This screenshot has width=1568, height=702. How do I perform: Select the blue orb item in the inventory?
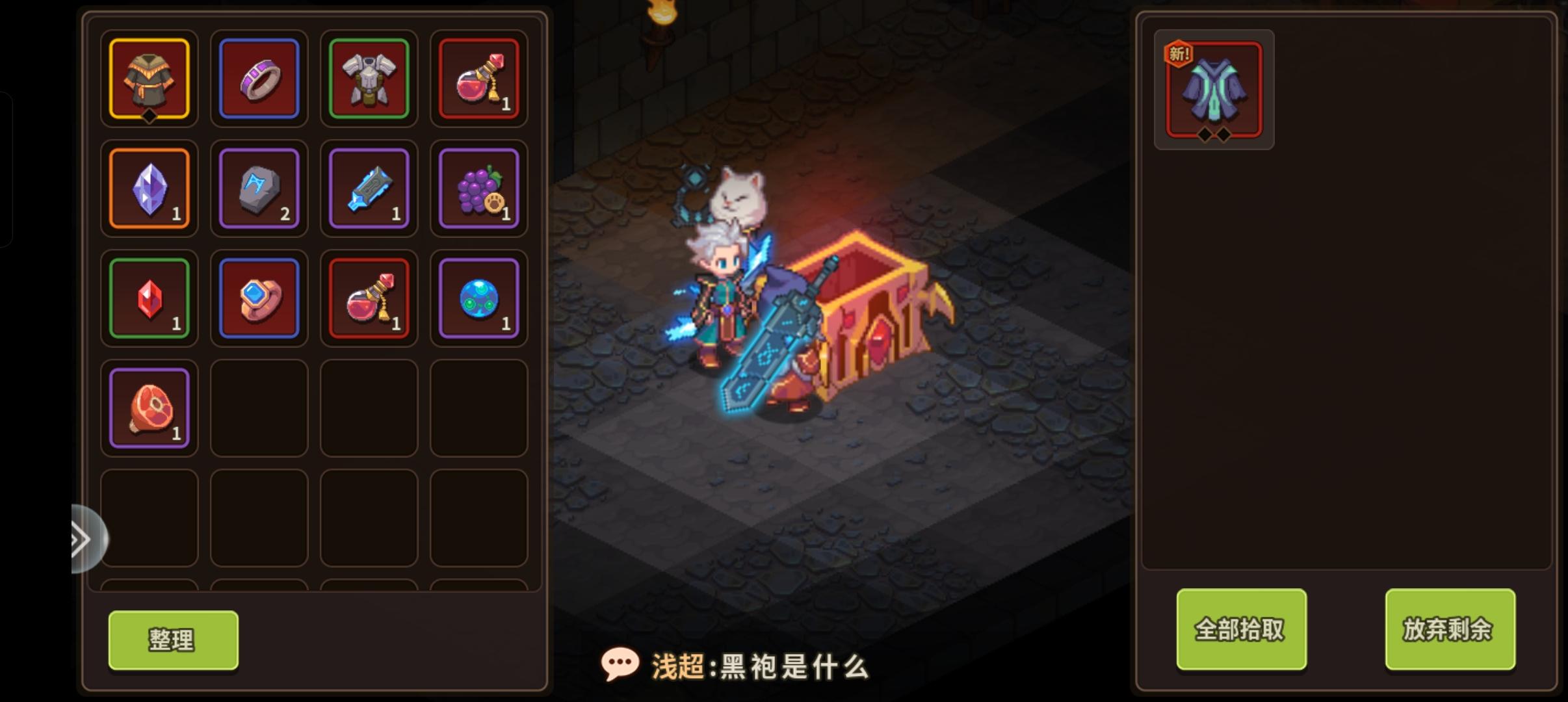[x=479, y=298]
